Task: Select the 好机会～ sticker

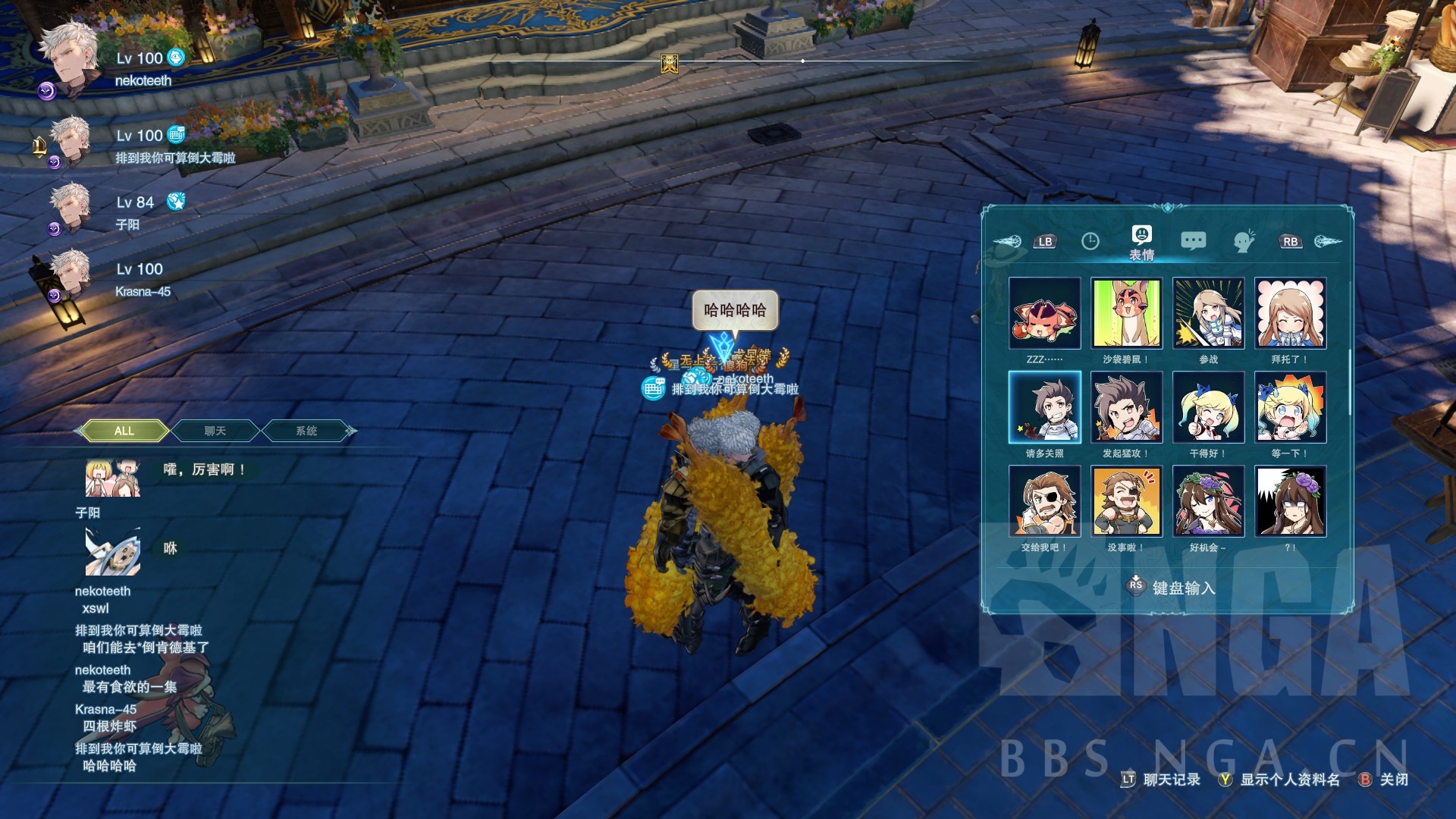Action: pyautogui.click(x=1209, y=500)
